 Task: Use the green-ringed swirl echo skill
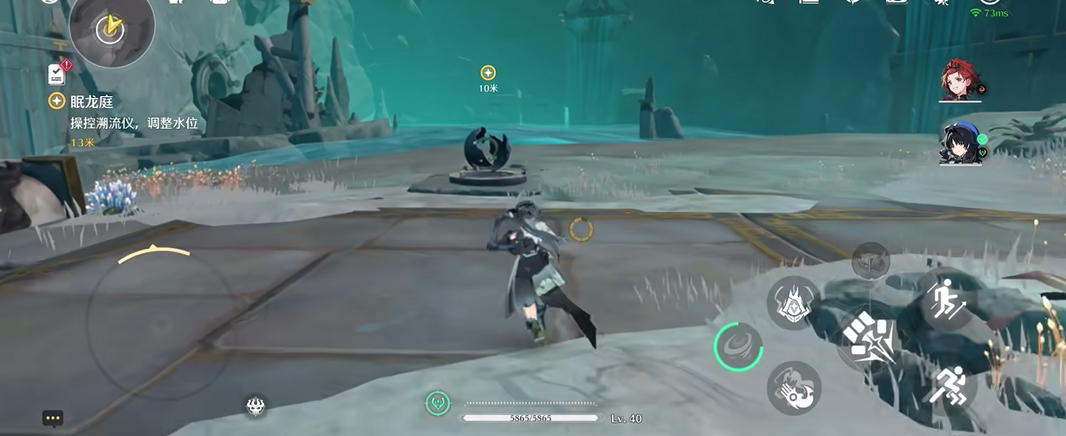(739, 347)
